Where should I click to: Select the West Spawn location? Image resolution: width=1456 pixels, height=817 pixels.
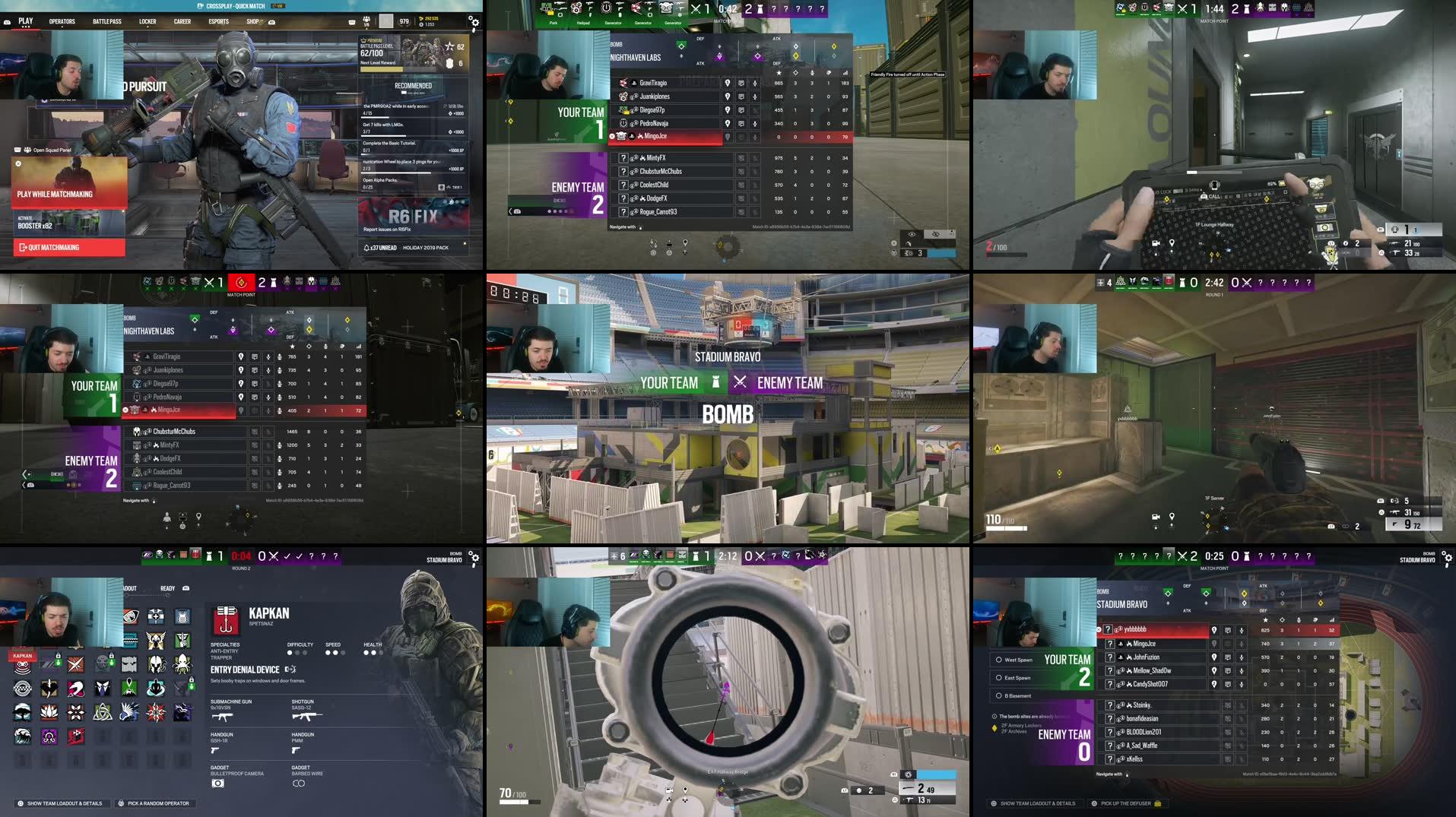coord(1017,660)
